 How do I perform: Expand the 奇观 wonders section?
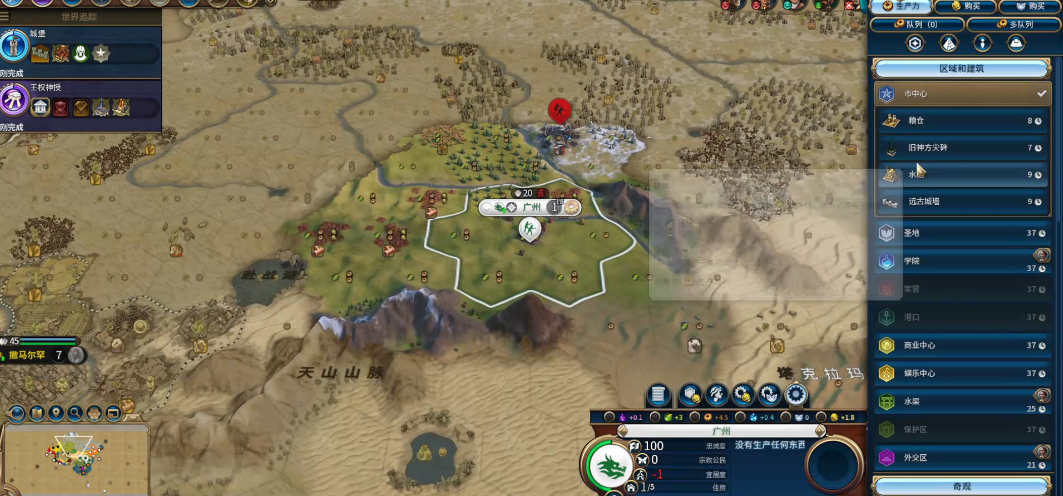(x=962, y=486)
